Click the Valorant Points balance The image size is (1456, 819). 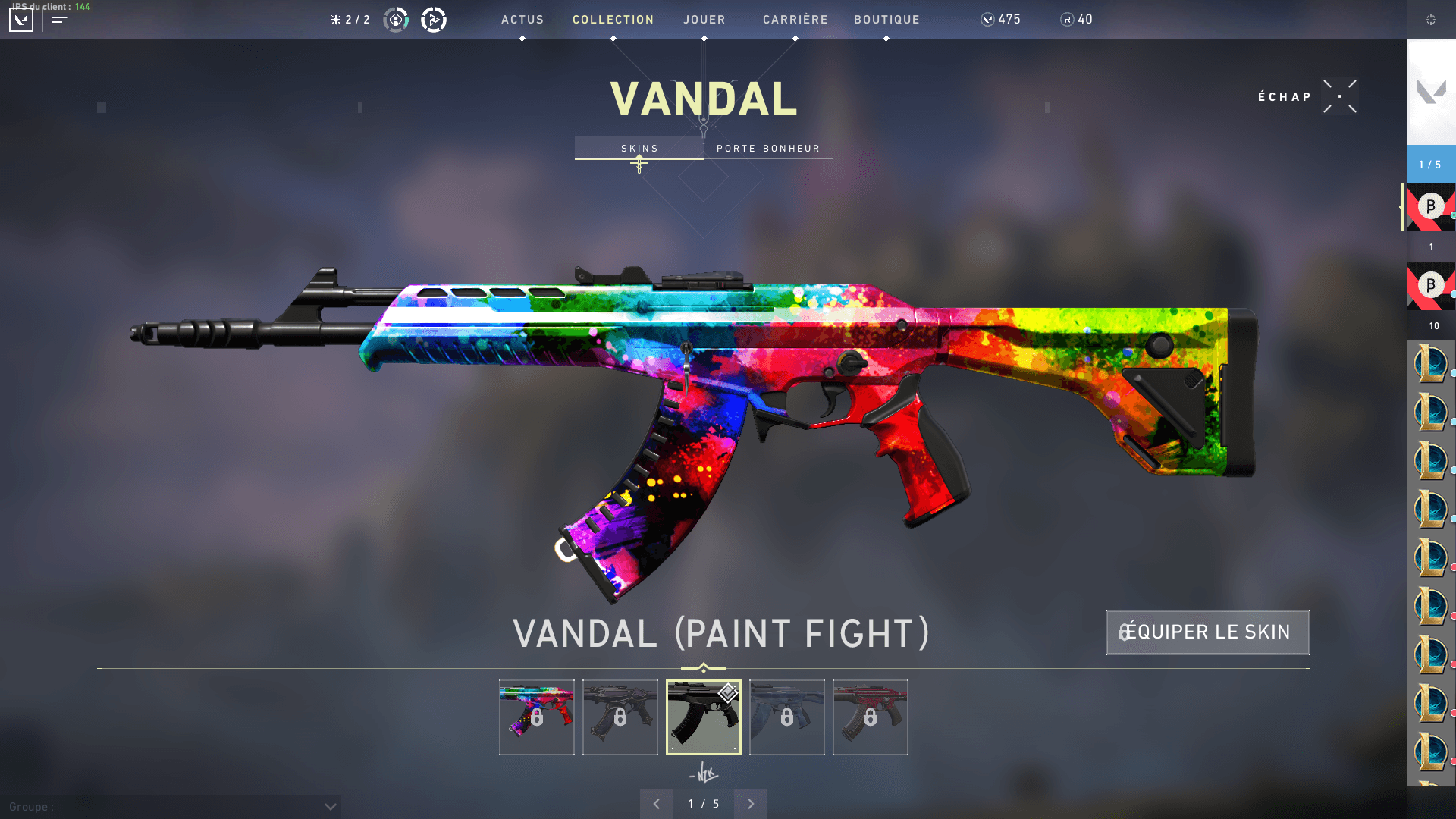(1000, 20)
